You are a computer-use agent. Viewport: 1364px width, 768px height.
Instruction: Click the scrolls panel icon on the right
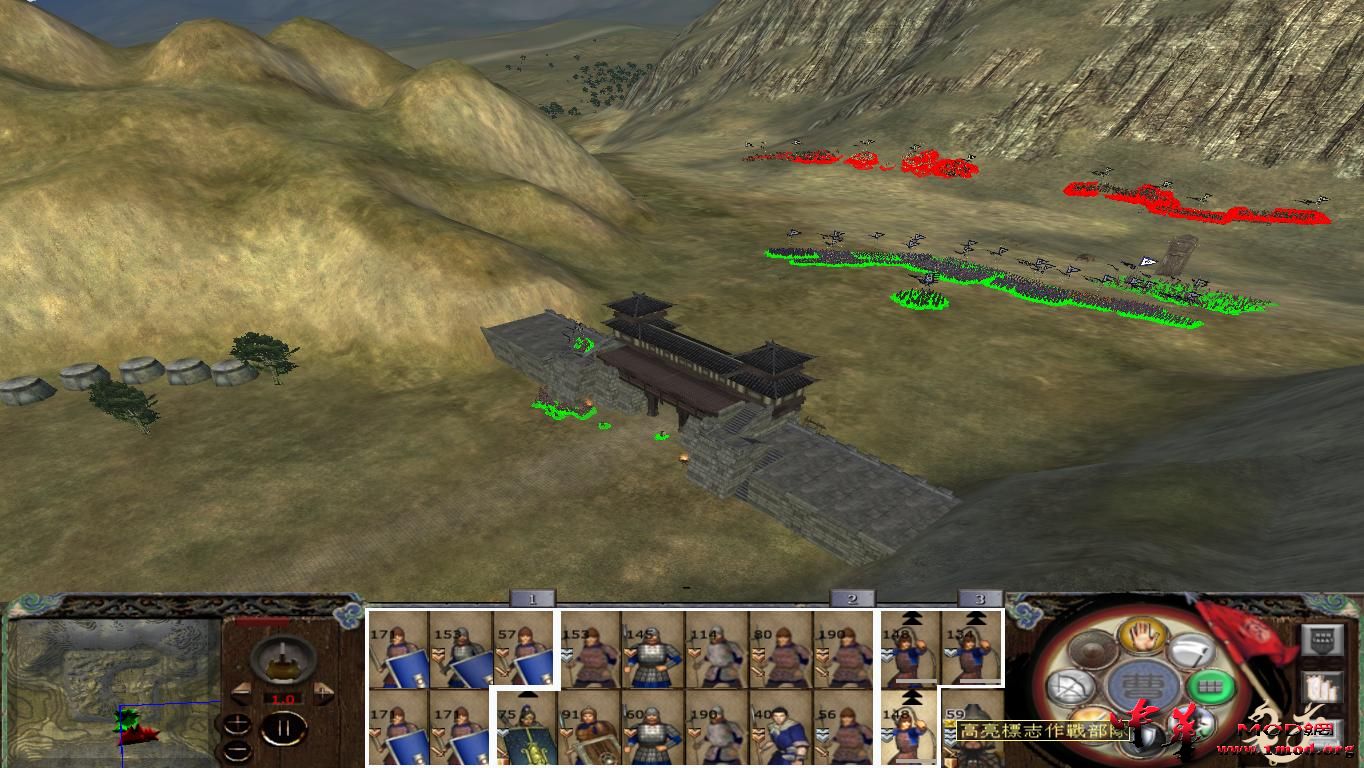1320,687
